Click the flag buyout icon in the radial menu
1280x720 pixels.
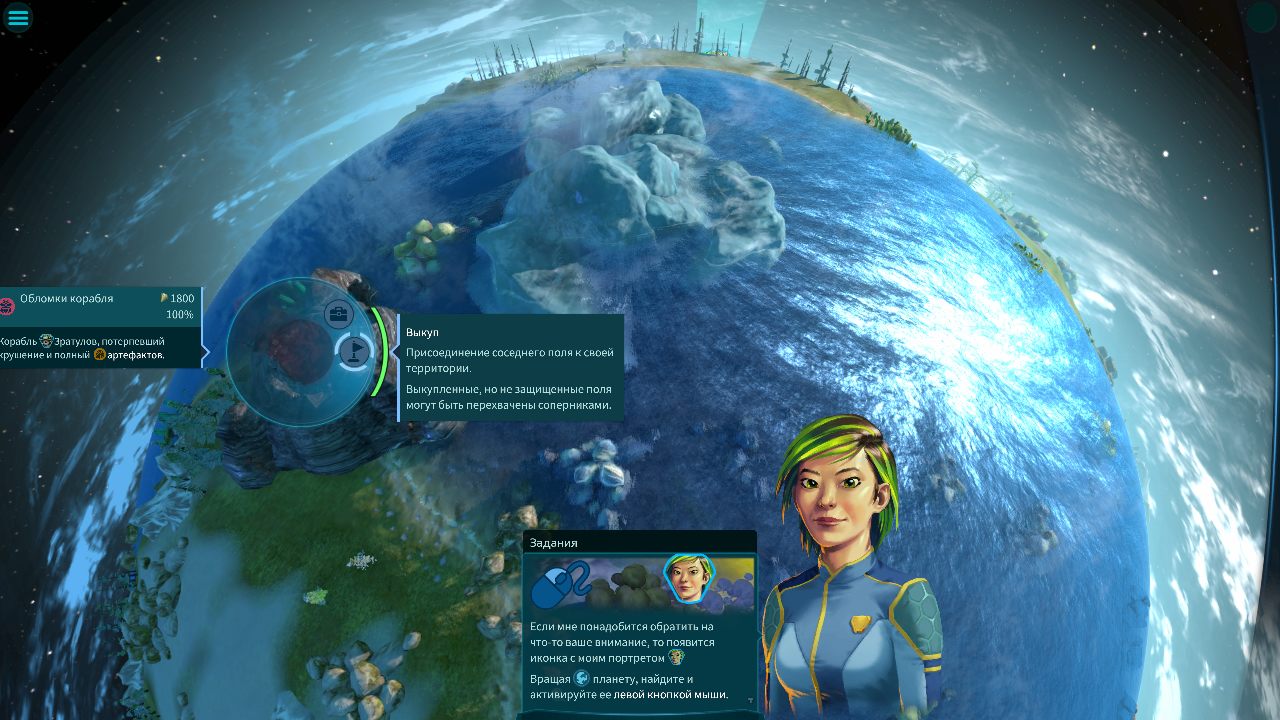pos(356,350)
